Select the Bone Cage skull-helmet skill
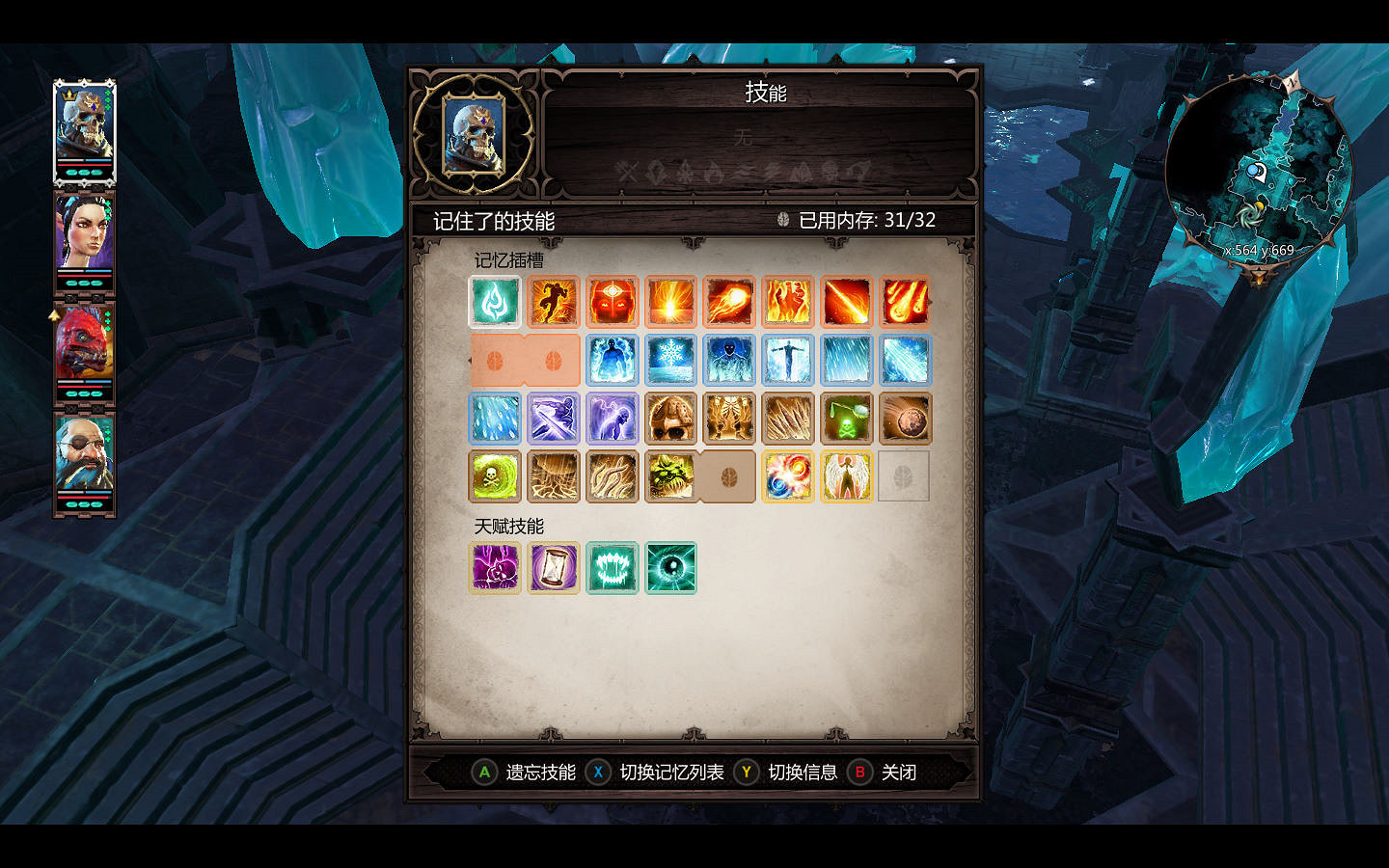1389x868 pixels. [671, 418]
